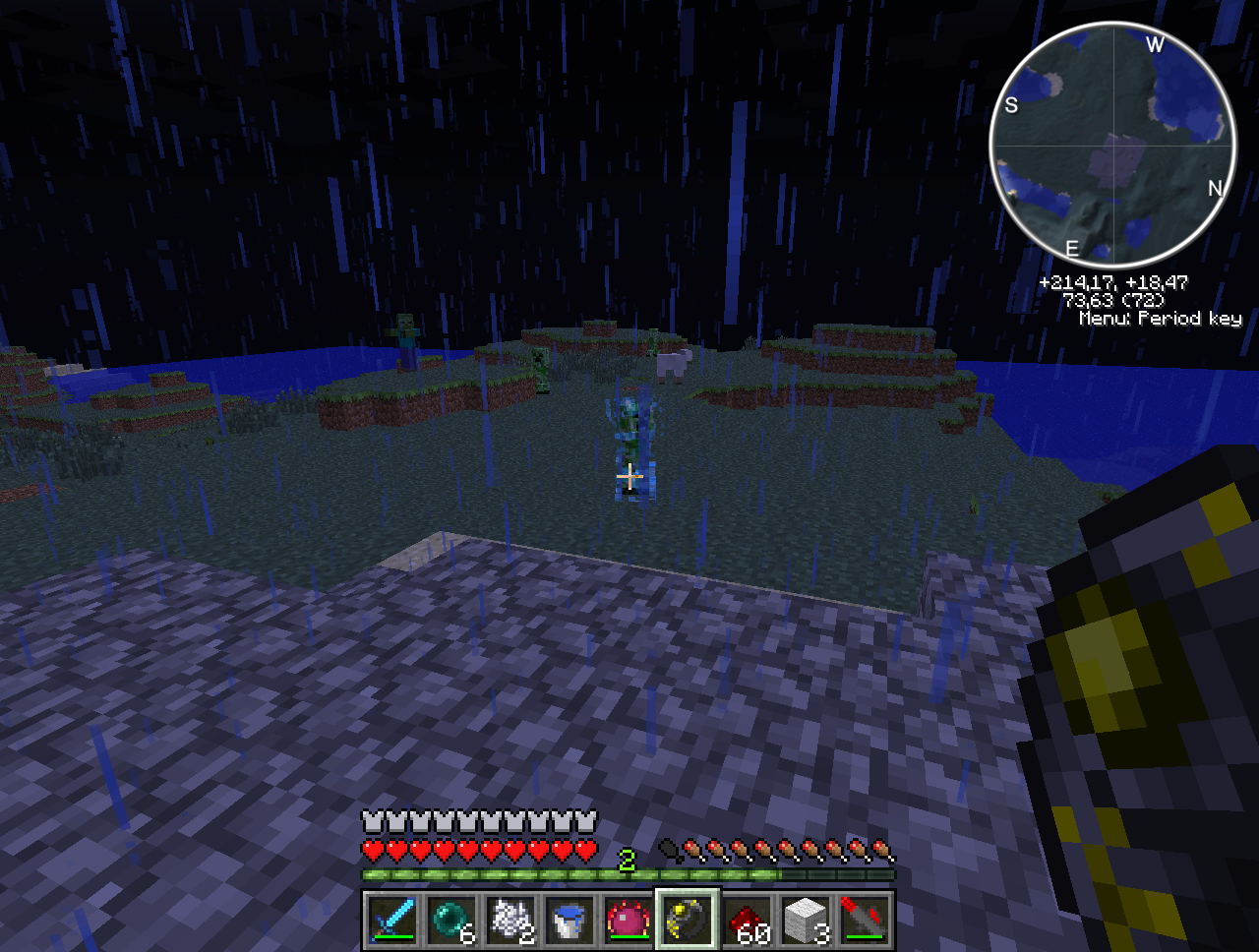
Task: Select the ender pearl stack slot
Action: click(451, 921)
